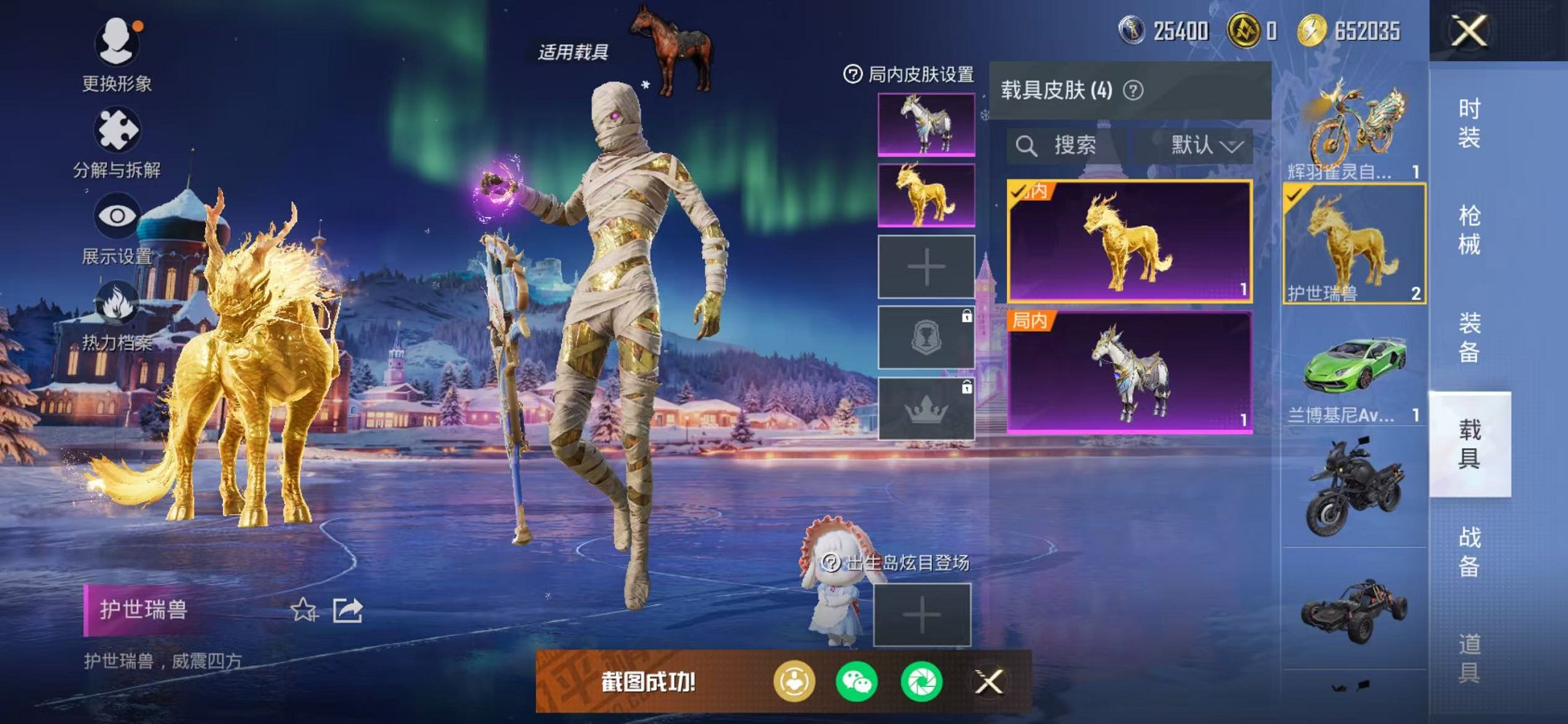Screen dimensions: 1568x724
Task: Toggle the favorite star for 护世瑞兽
Action: (x=305, y=610)
